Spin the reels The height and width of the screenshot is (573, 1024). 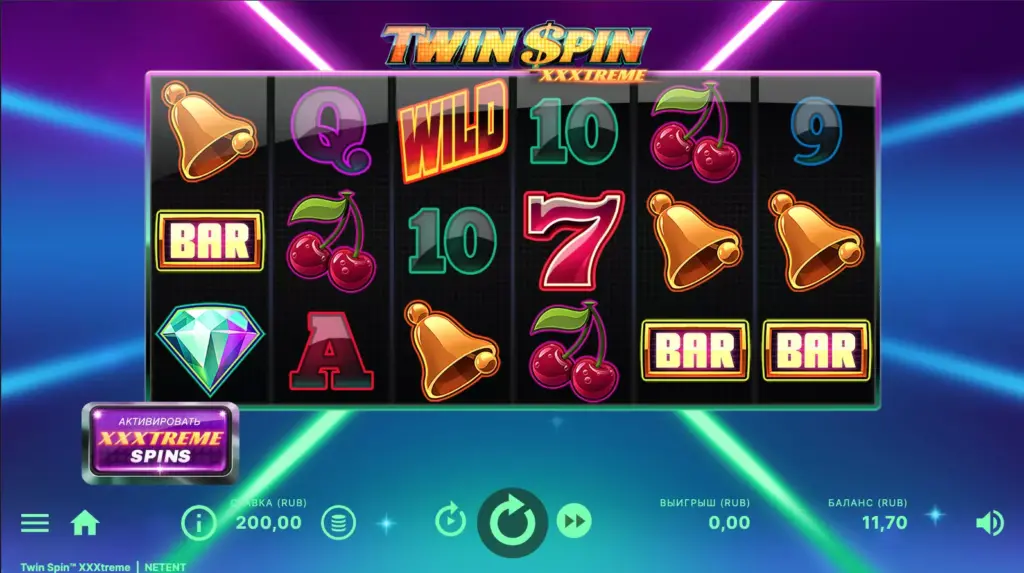point(512,521)
